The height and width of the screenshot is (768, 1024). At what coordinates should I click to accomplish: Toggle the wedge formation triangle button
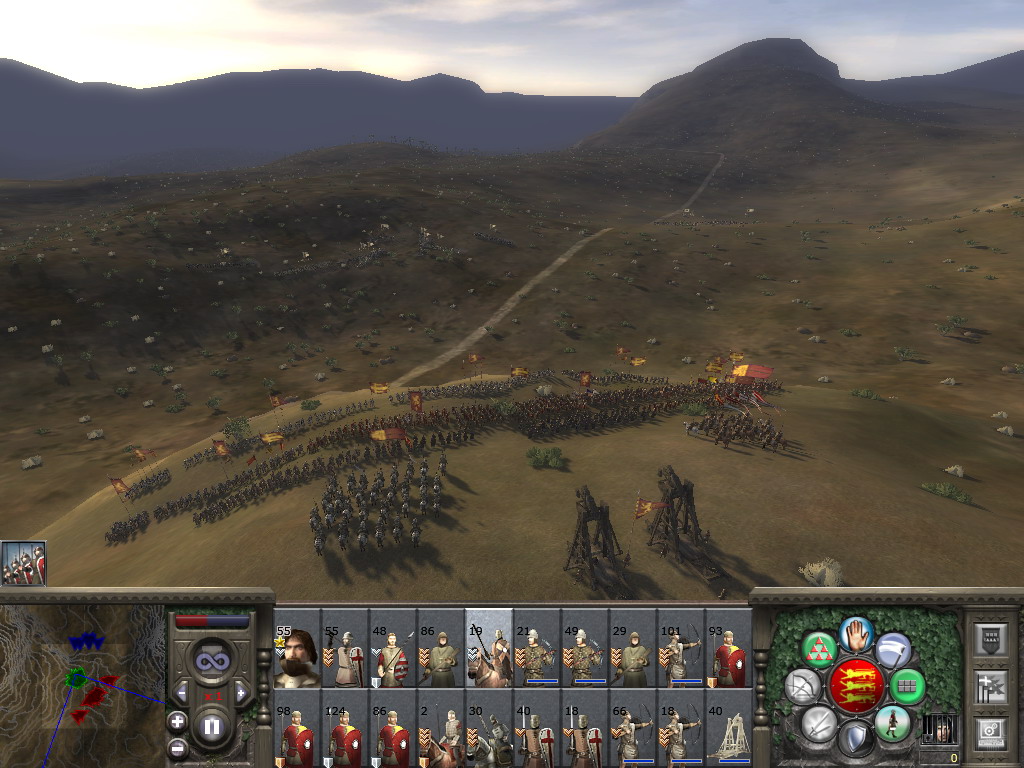(818, 649)
